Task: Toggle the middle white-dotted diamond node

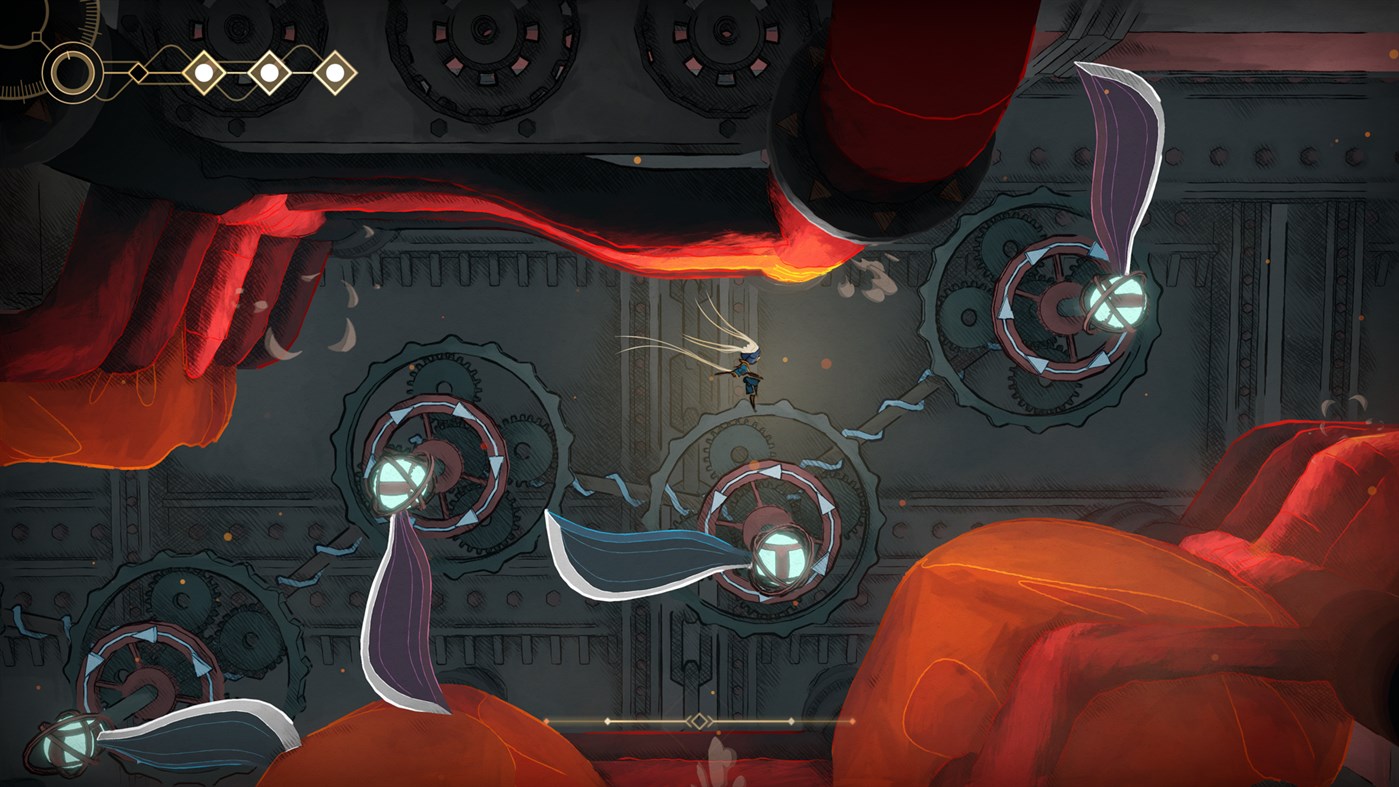Action: pyautogui.click(x=268, y=71)
